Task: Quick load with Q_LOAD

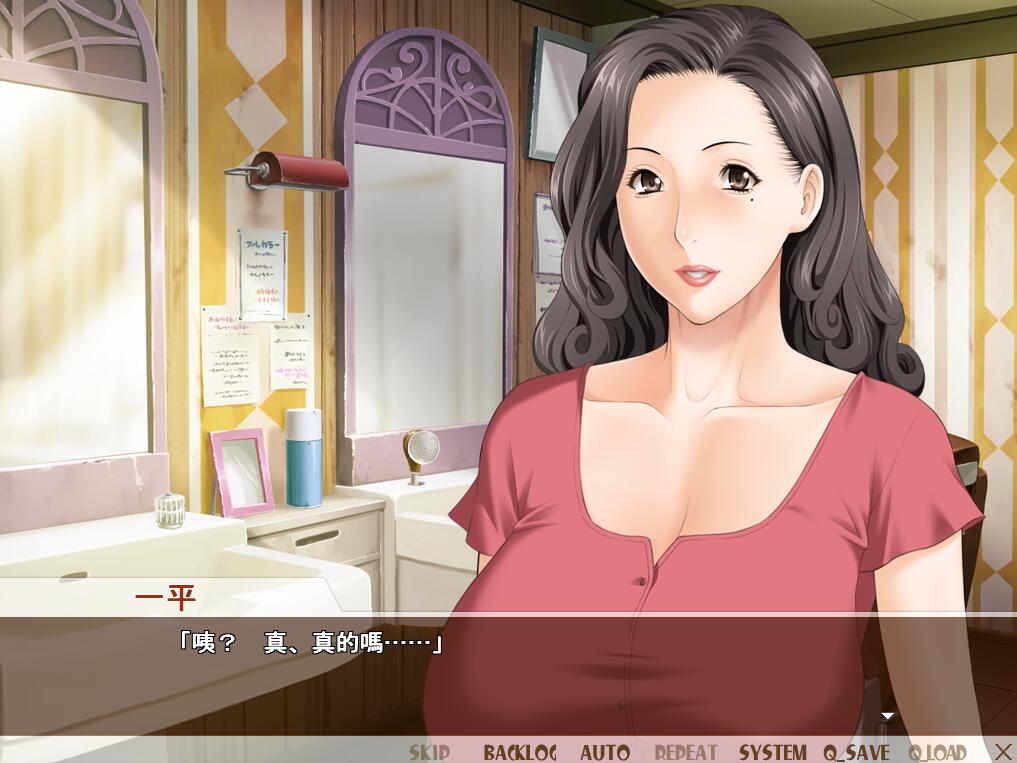Action: [x=938, y=752]
